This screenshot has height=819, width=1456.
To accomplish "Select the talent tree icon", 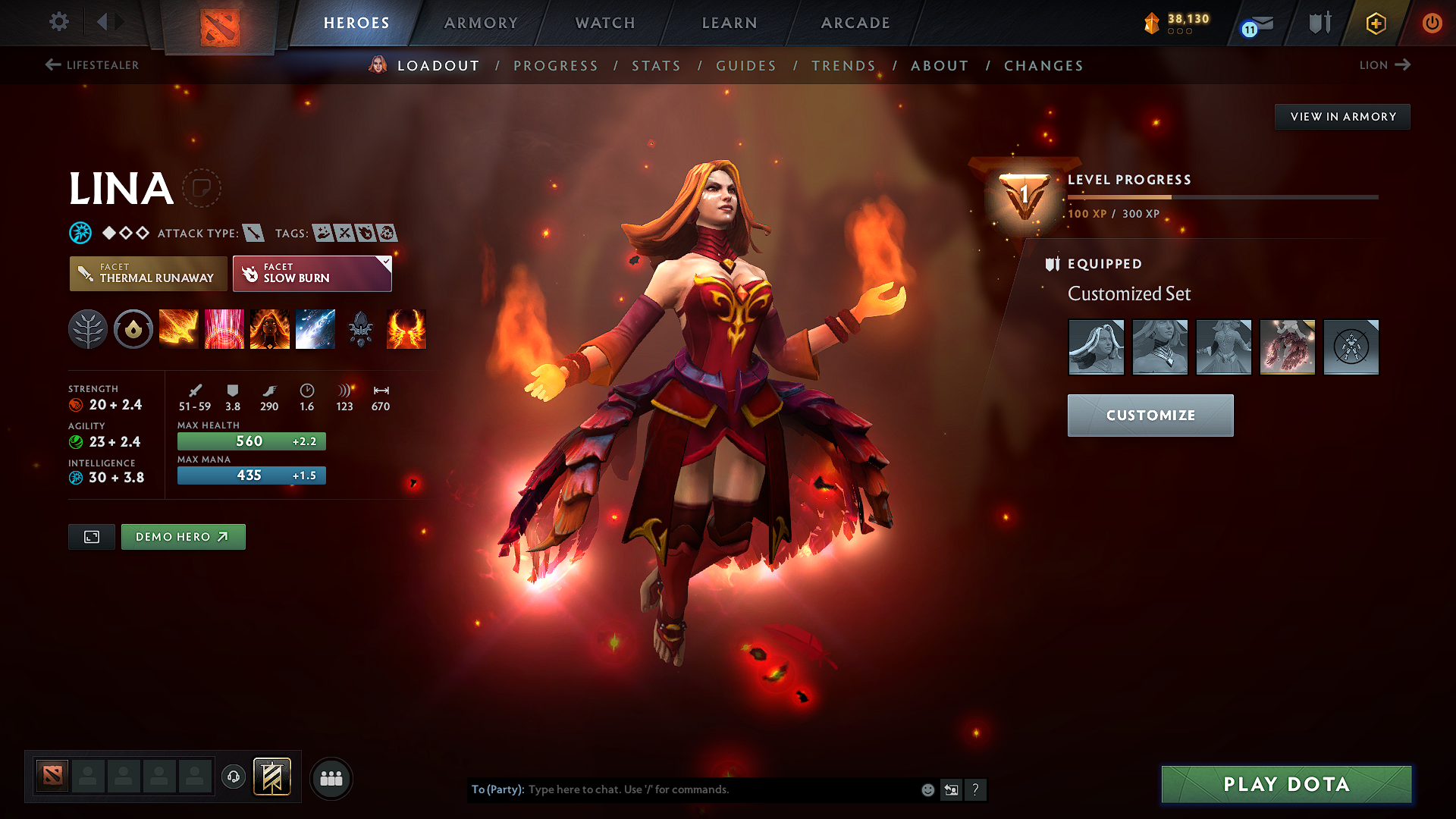I will 88,329.
